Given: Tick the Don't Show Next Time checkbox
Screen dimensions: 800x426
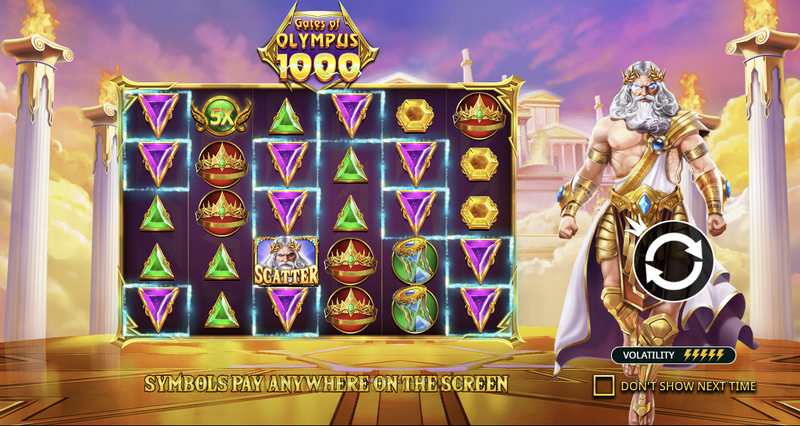Looking at the screenshot, I should pyautogui.click(x=603, y=386).
